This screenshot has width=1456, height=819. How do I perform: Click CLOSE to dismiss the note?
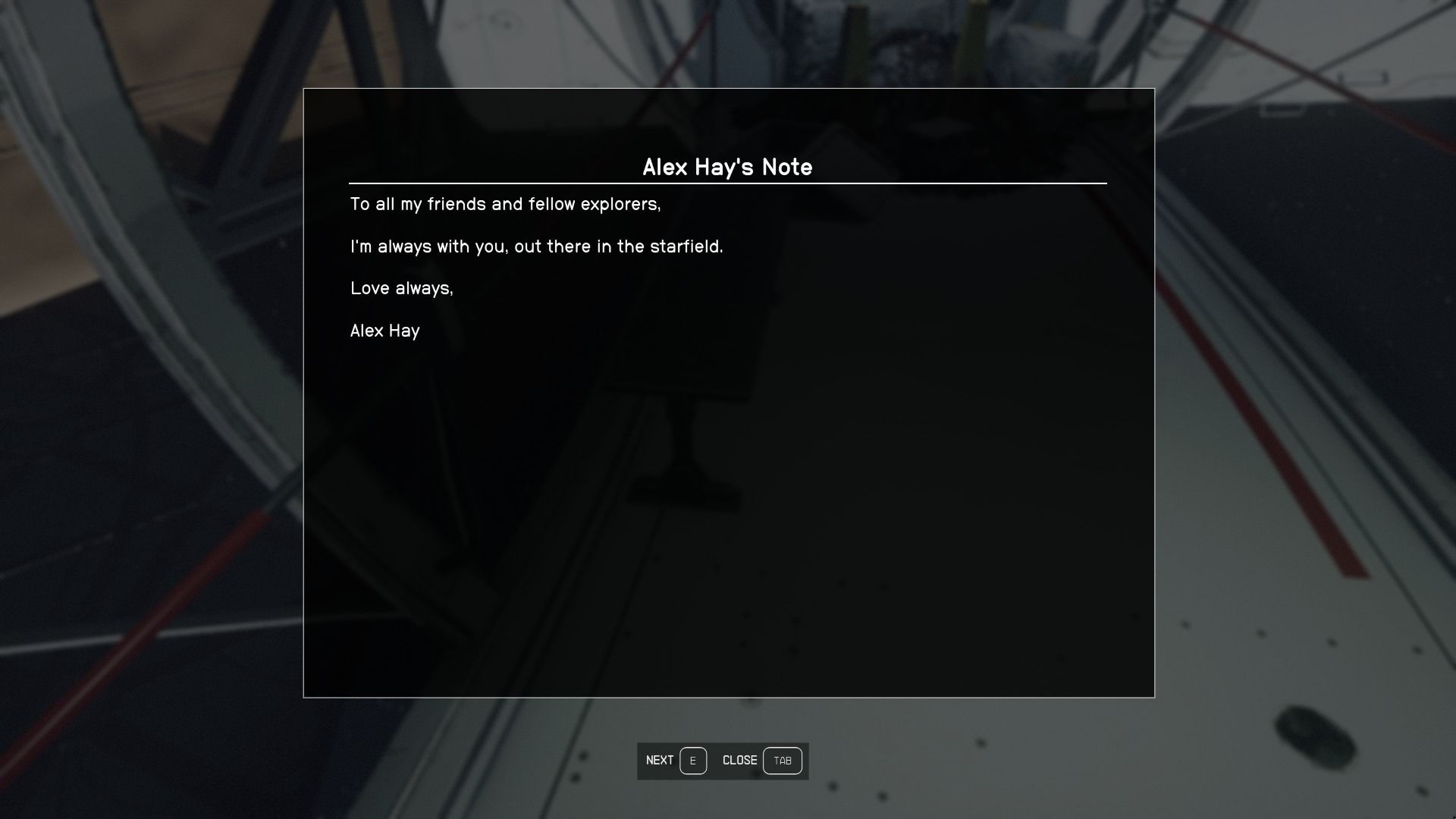pos(740,760)
